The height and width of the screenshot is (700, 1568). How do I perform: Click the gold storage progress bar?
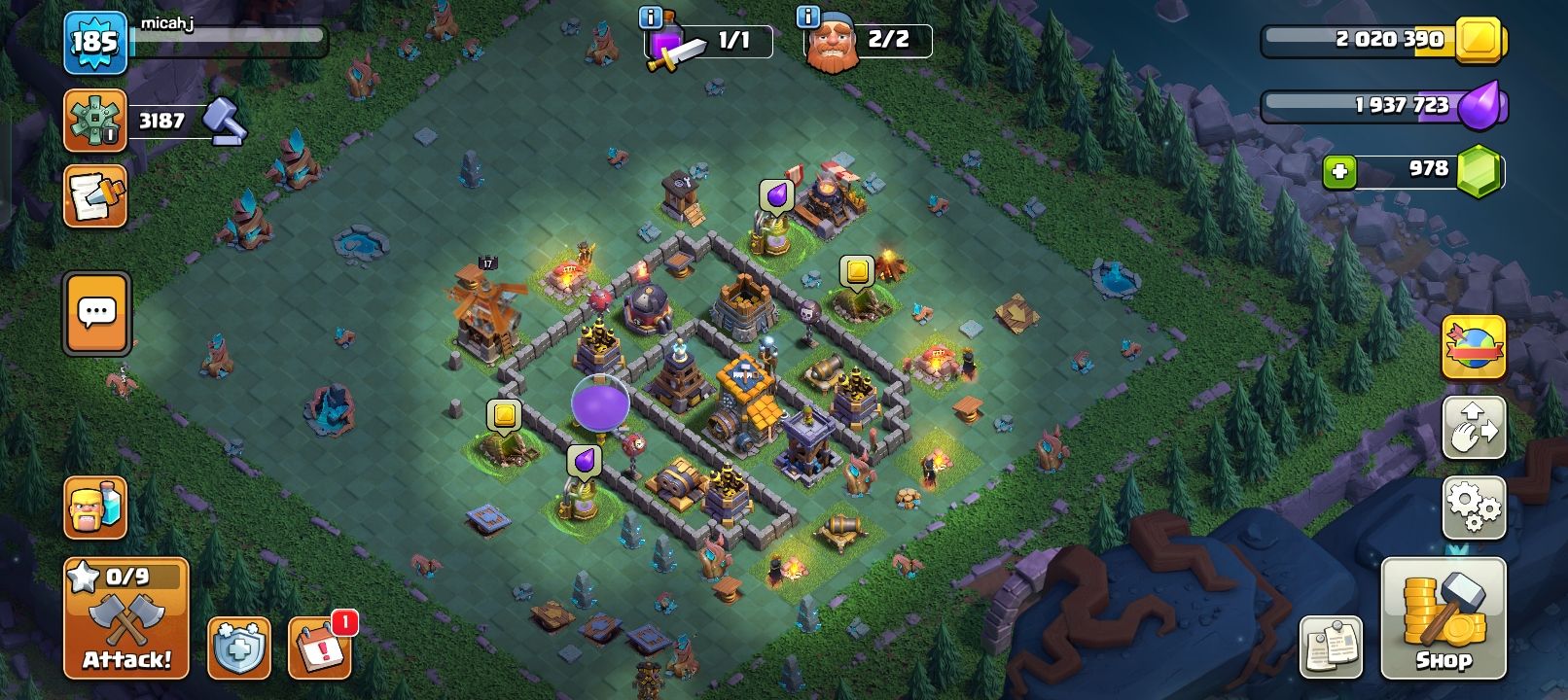[1372, 40]
